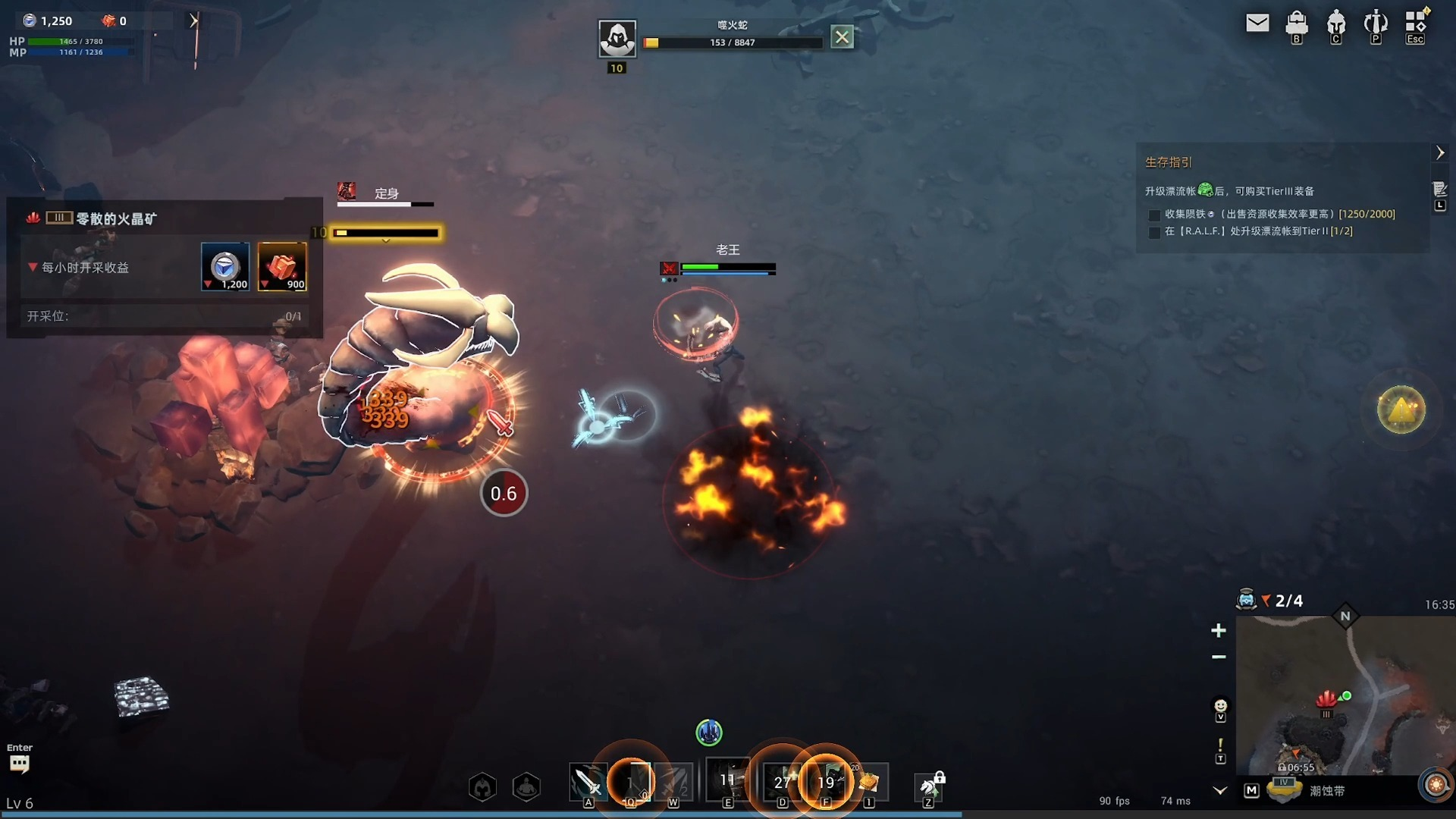Select the 900 fire crystal reward icon

tap(282, 266)
